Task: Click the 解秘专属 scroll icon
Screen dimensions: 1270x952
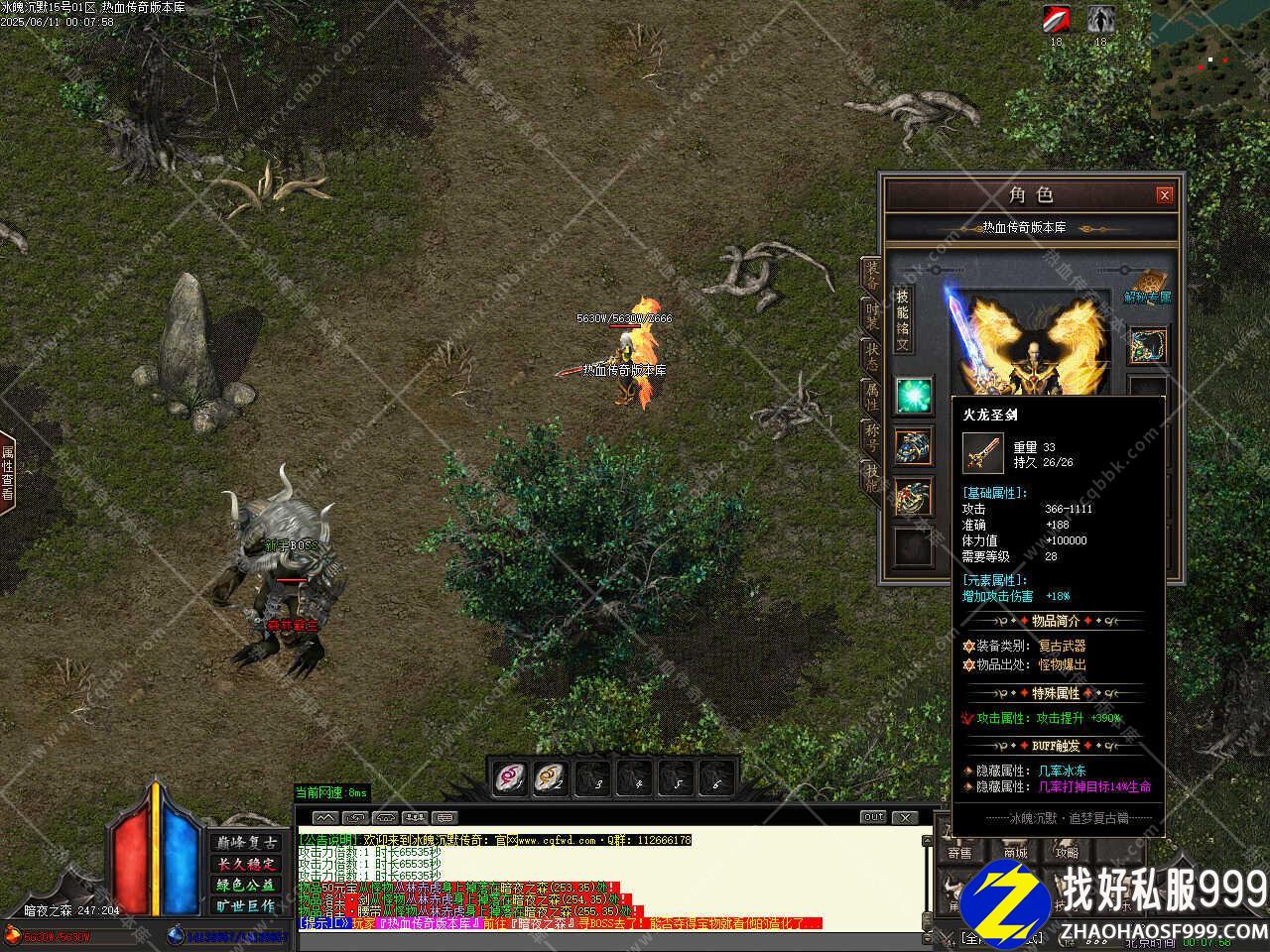Action: 1148,284
